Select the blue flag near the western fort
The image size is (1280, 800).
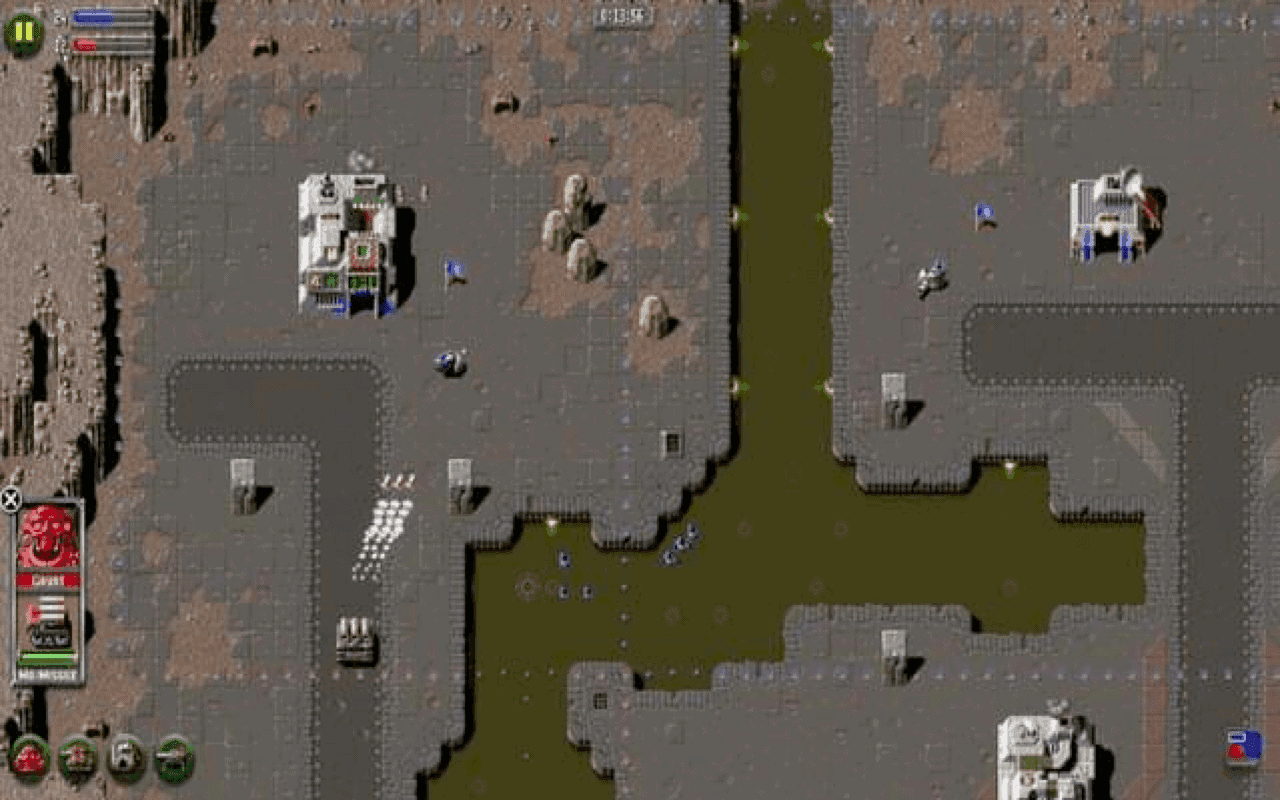point(452,268)
